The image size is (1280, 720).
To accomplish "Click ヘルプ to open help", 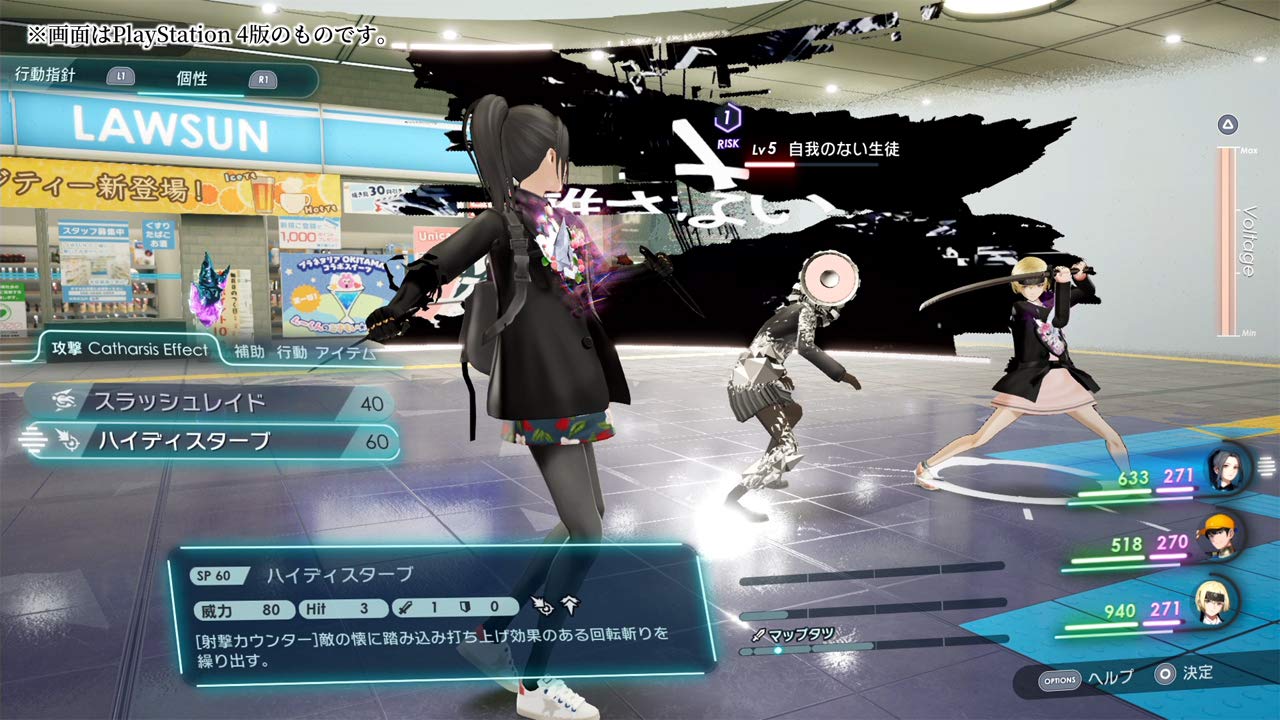I will (x=1113, y=676).
